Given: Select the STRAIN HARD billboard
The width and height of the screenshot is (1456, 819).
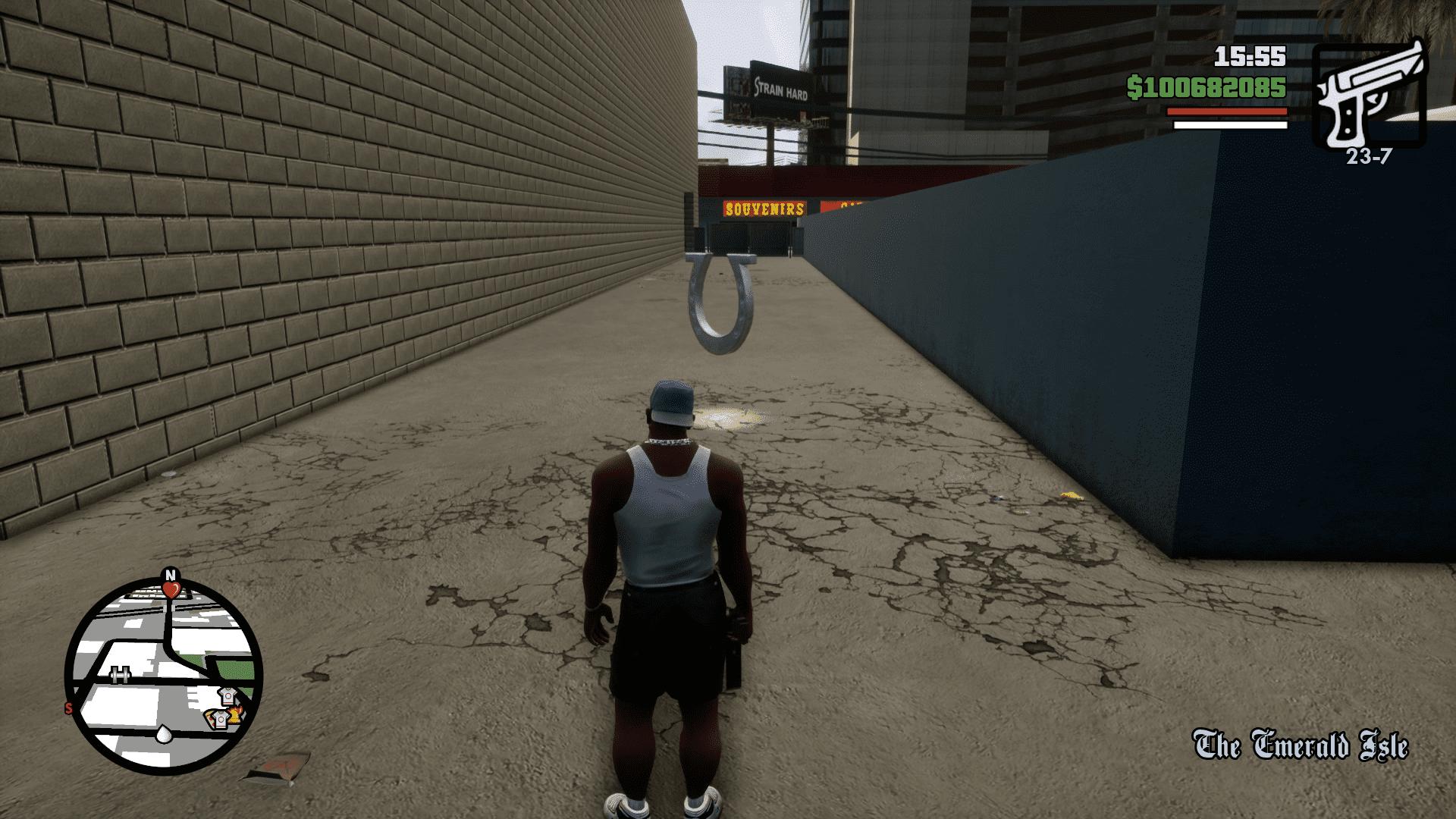Looking at the screenshot, I should coord(781,87).
